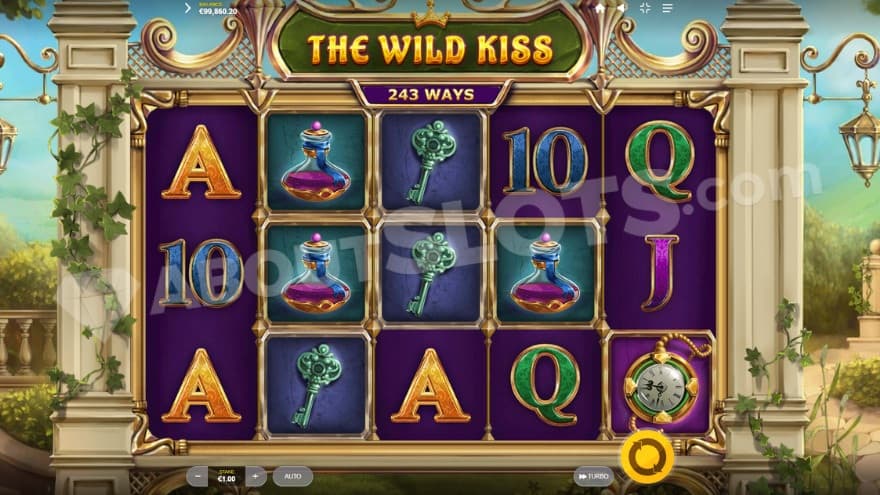Open the Auto spin options
The image size is (880, 495).
pos(292,477)
